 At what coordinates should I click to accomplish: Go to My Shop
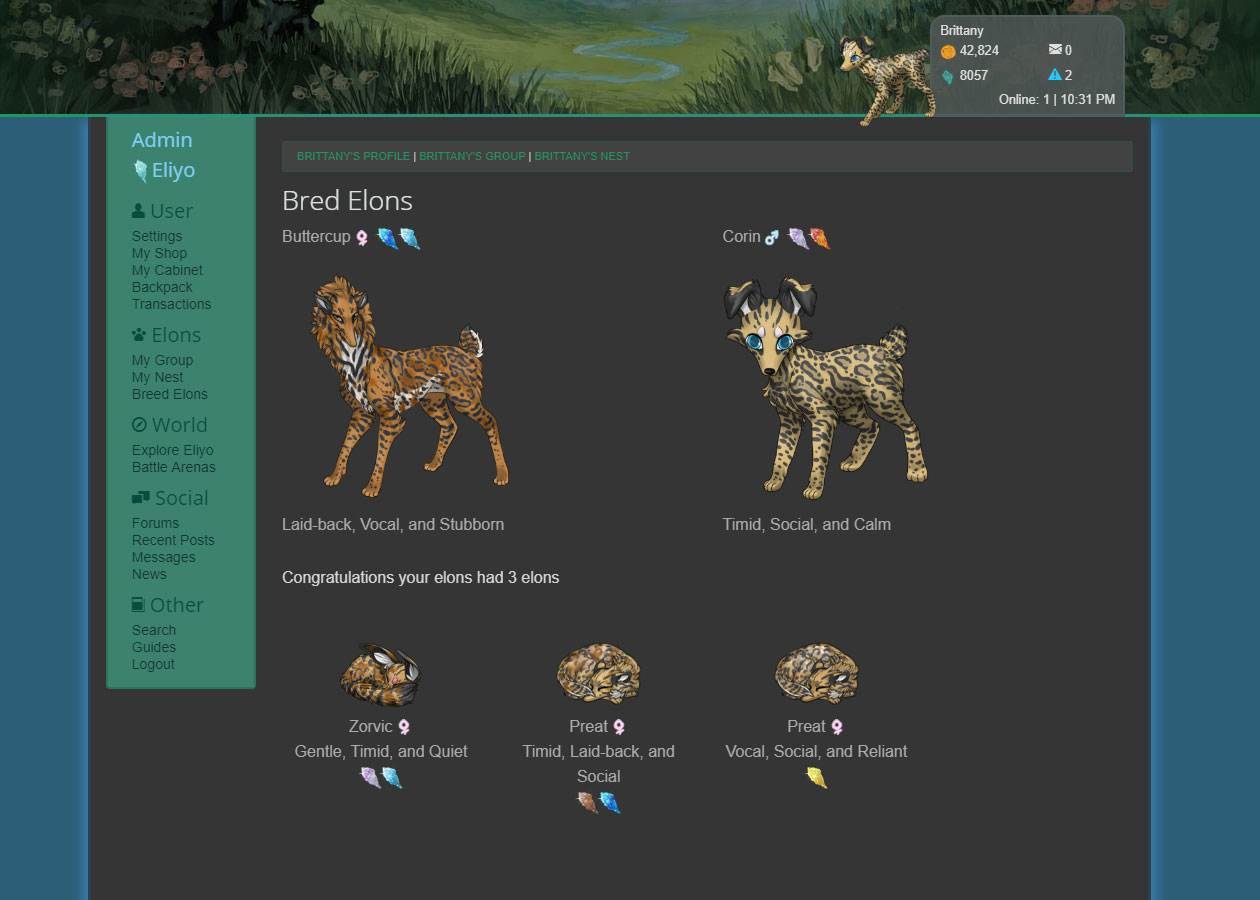(x=159, y=253)
